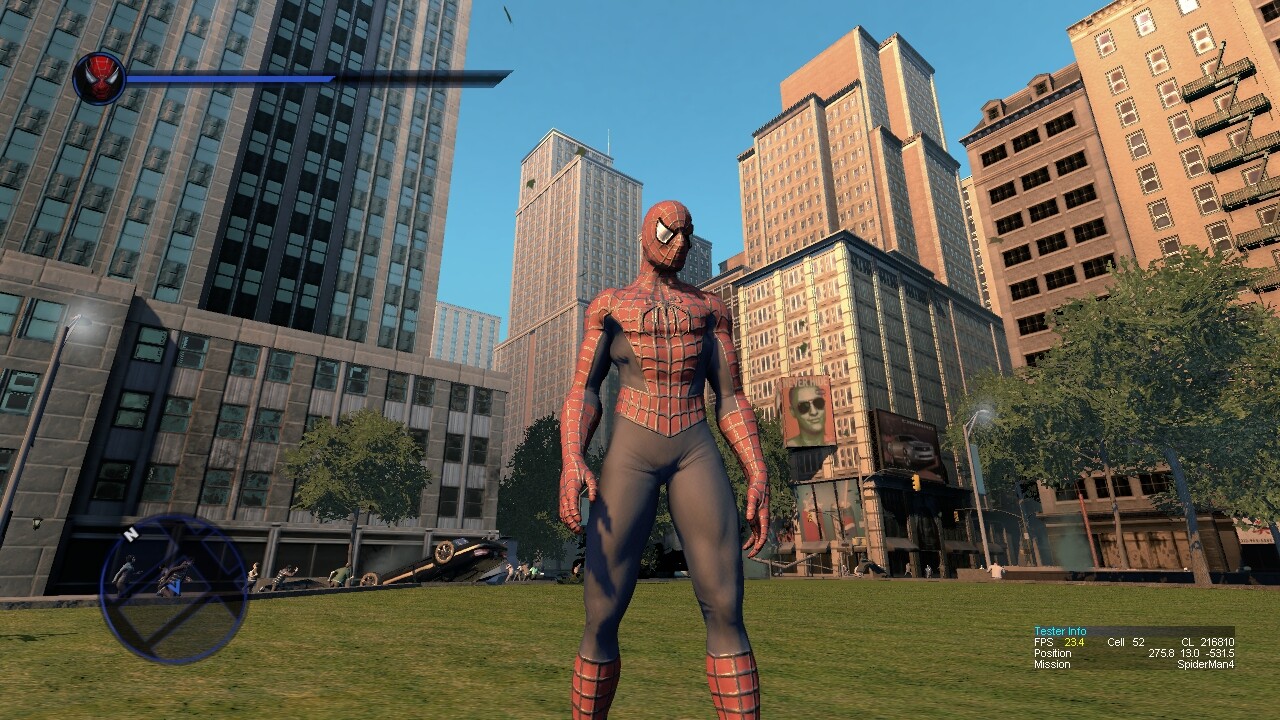This screenshot has height=720, width=1280.
Task: Select the Cell 52 readout
Action: coord(1126,642)
